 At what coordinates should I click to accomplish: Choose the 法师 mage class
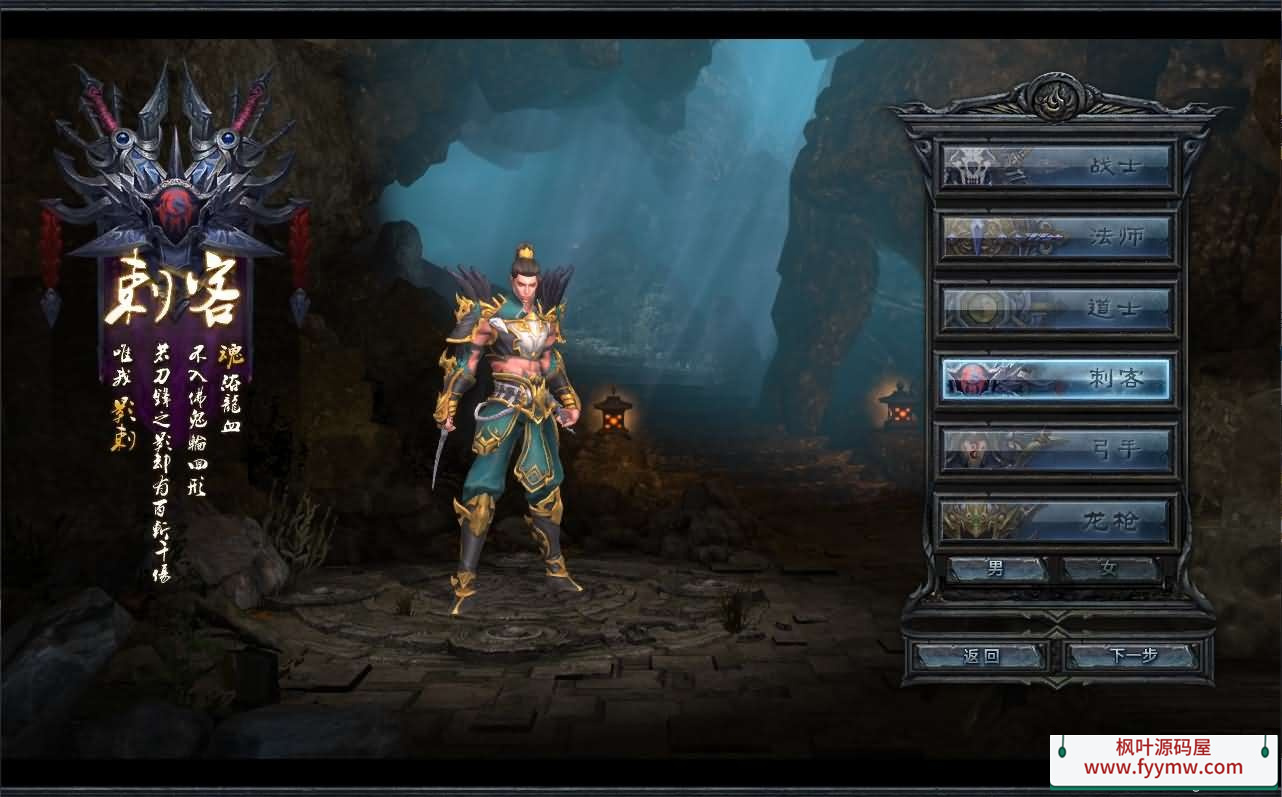tap(1056, 237)
